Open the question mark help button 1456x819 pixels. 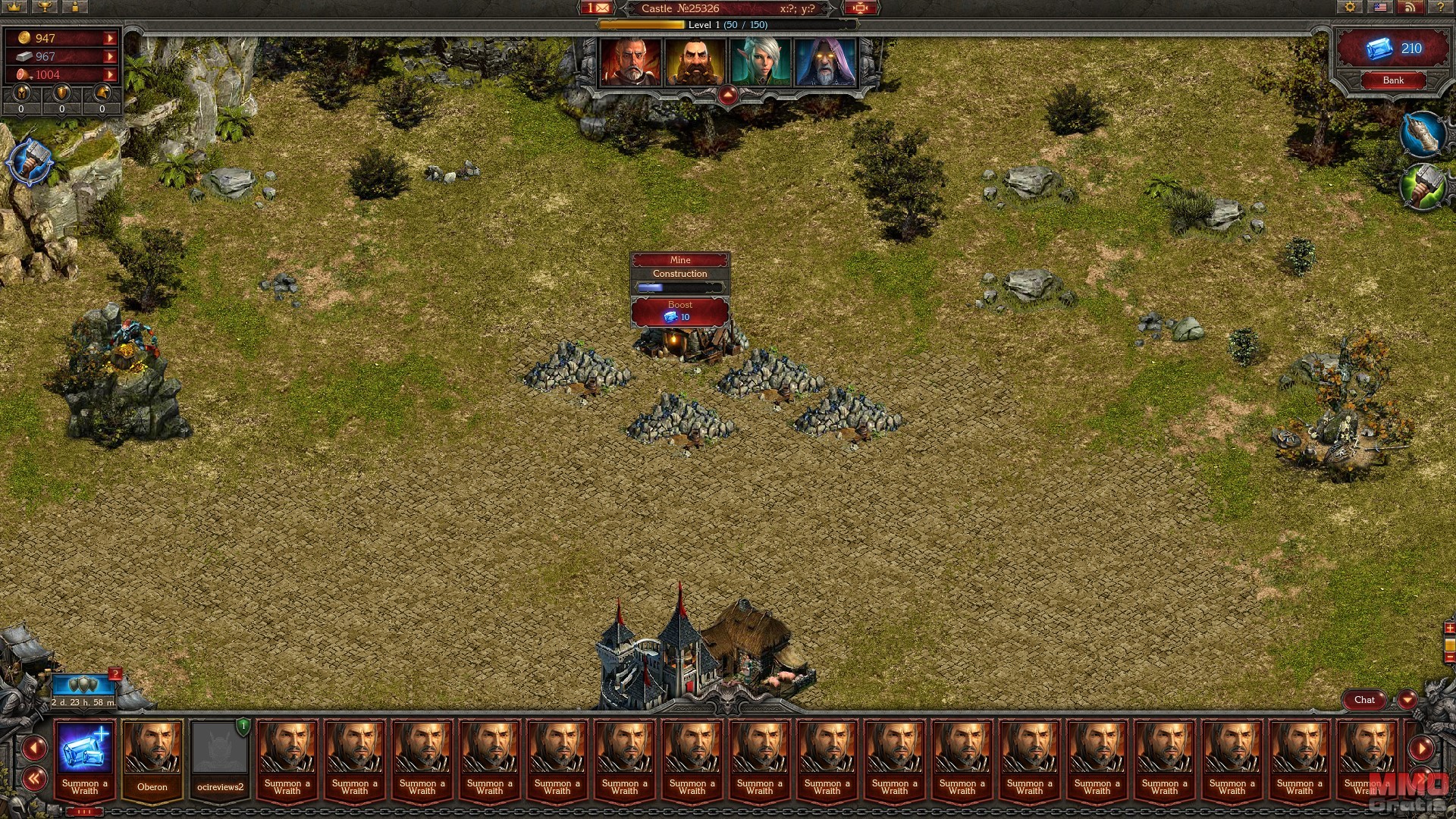1440,8
